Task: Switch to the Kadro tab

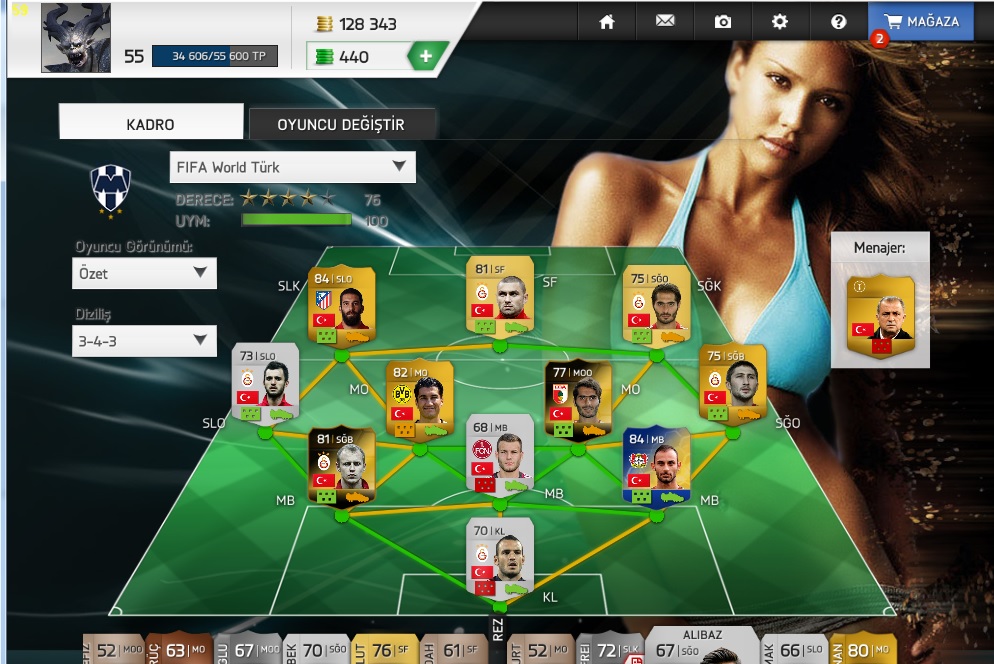Action: [151, 124]
